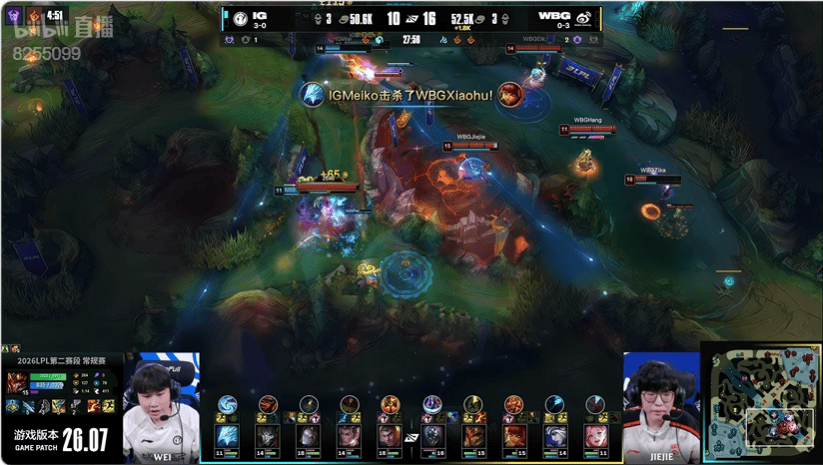Open the WEI player camera feed

click(x=161, y=405)
